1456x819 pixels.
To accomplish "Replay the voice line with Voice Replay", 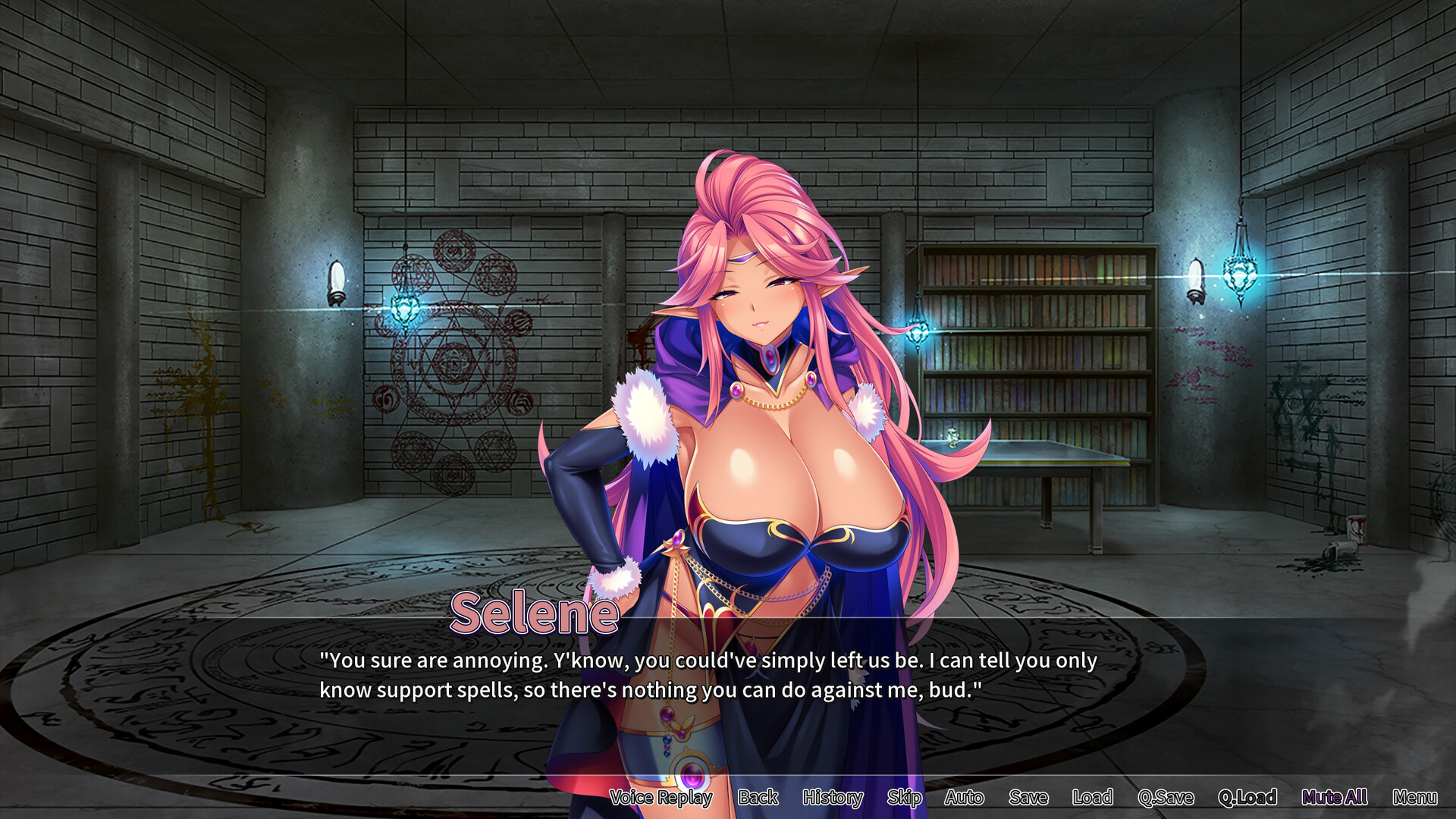I will (661, 797).
